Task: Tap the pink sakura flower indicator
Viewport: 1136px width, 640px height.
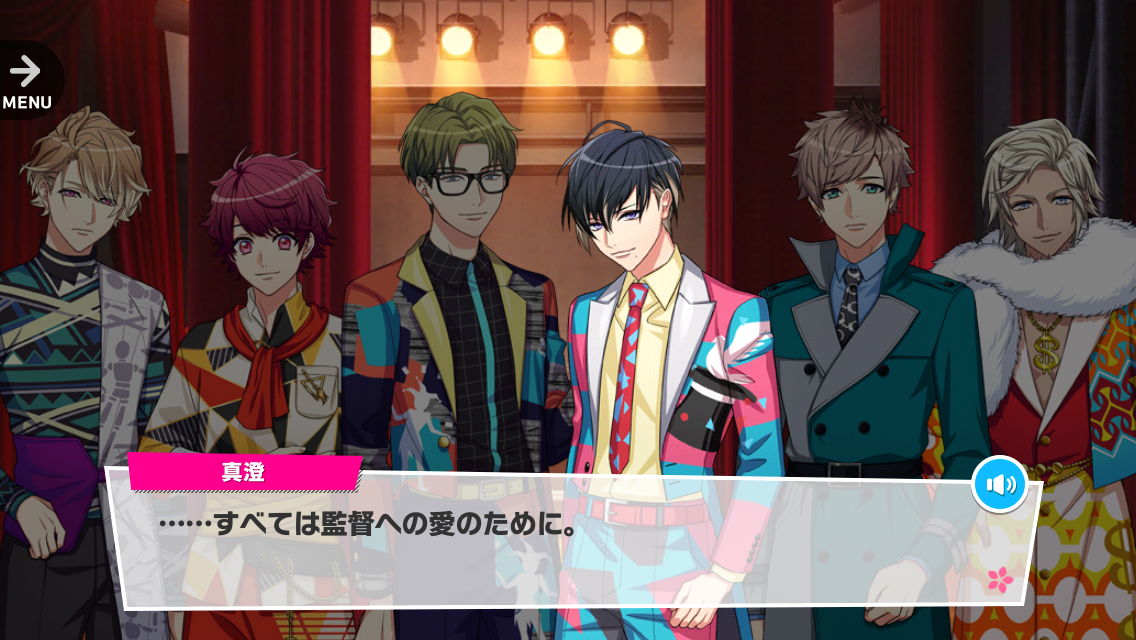Action: coord(998,577)
